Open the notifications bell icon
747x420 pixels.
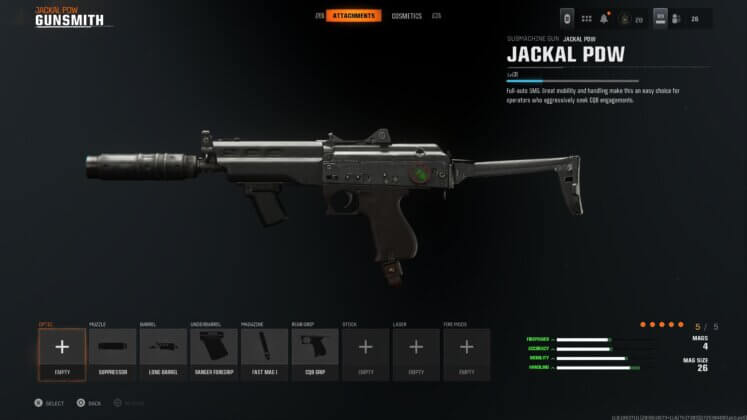606,18
